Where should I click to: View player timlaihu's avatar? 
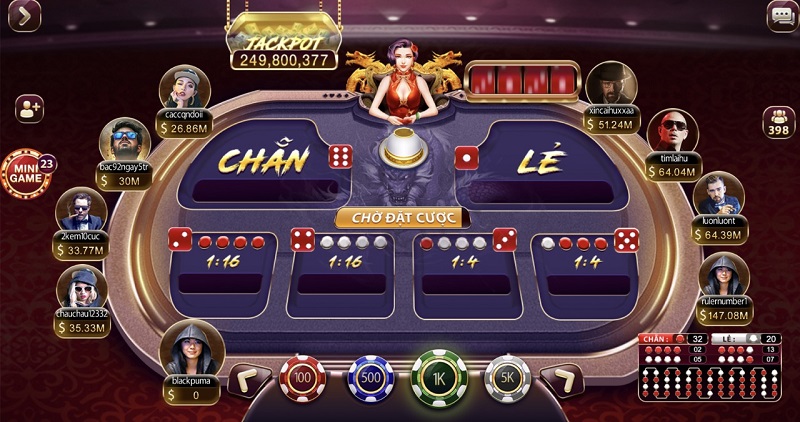(669, 132)
